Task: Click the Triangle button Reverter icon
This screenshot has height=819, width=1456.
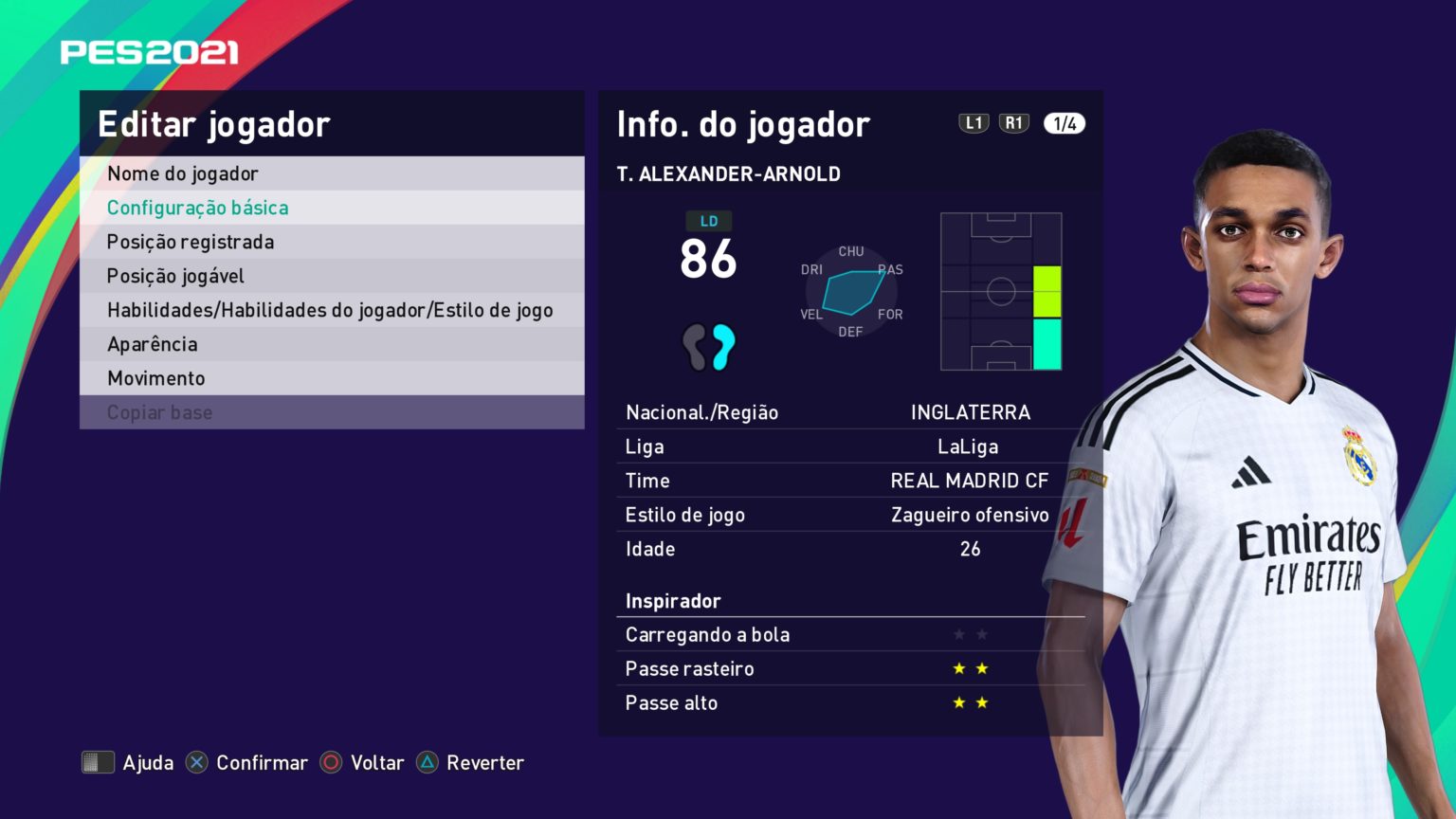Action: (x=428, y=762)
